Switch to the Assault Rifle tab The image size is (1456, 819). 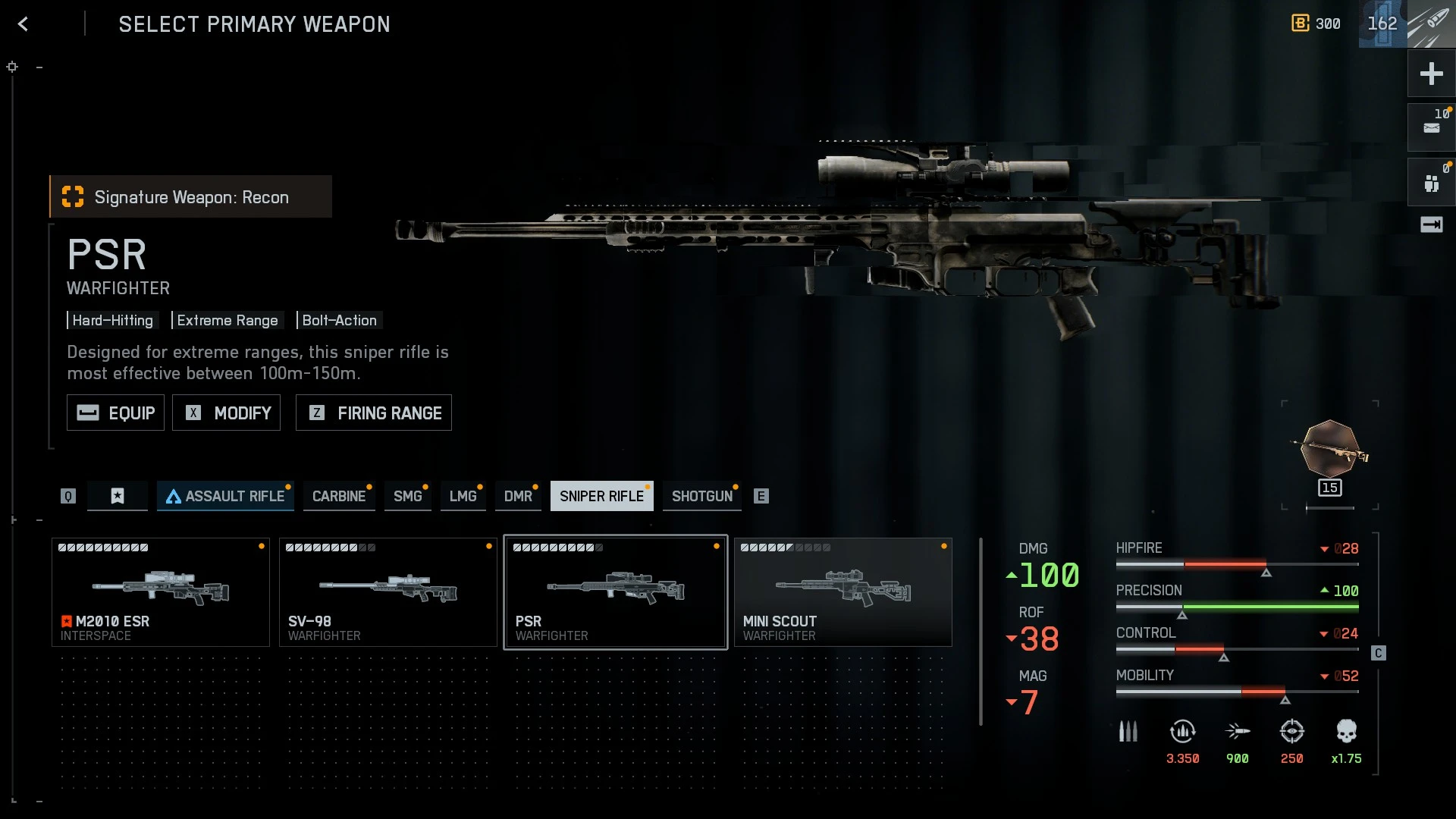pos(225,496)
